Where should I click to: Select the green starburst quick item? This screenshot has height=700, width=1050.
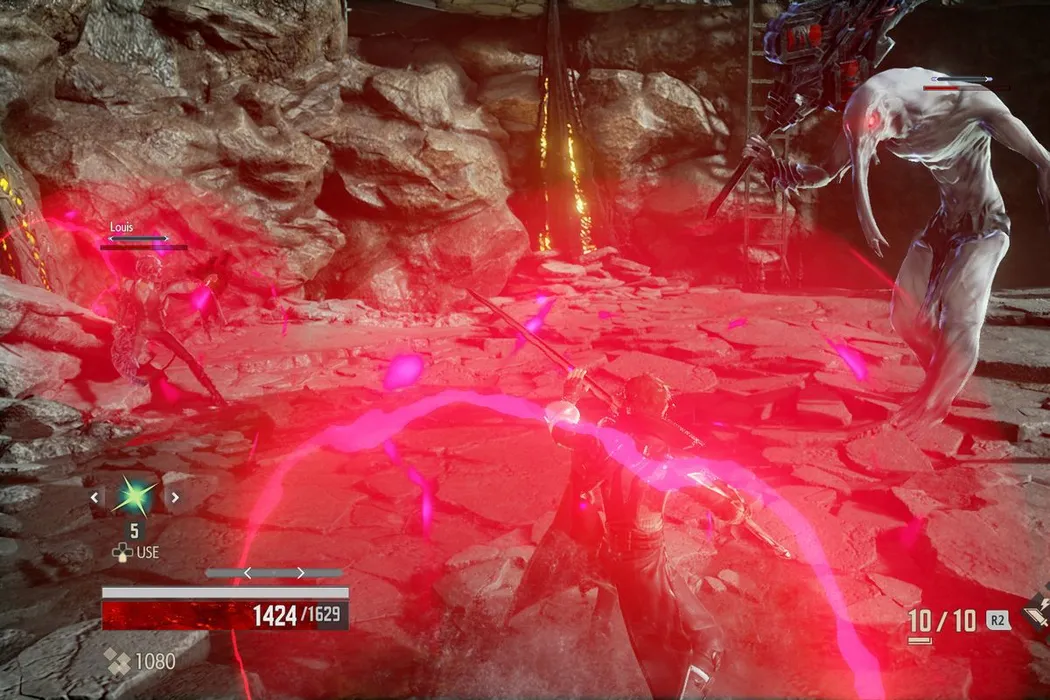tap(135, 495)
